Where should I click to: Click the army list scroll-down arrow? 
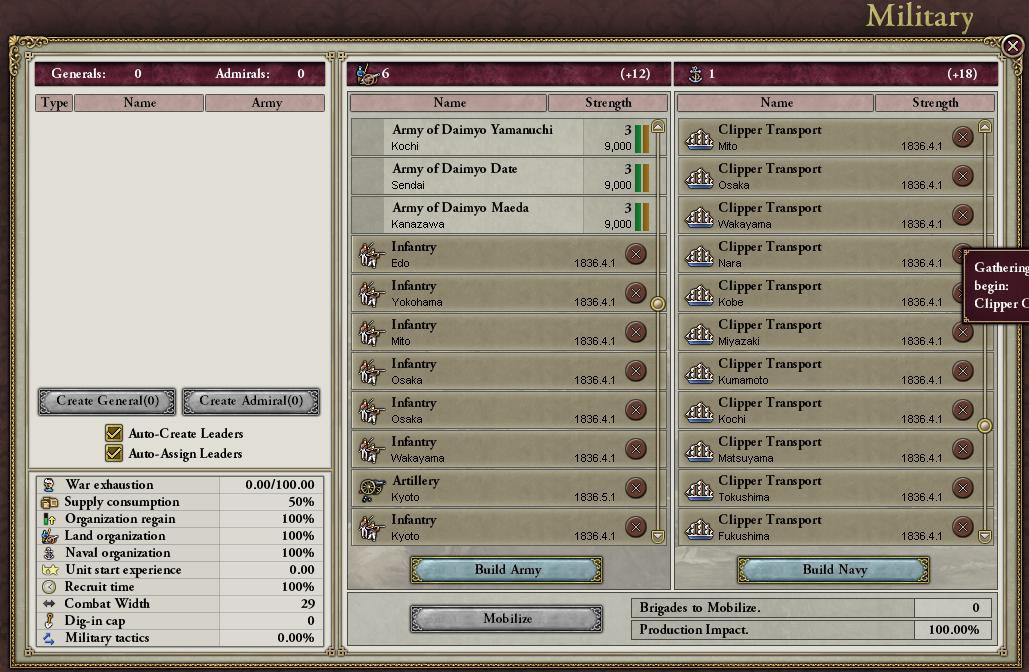[658, 537]
